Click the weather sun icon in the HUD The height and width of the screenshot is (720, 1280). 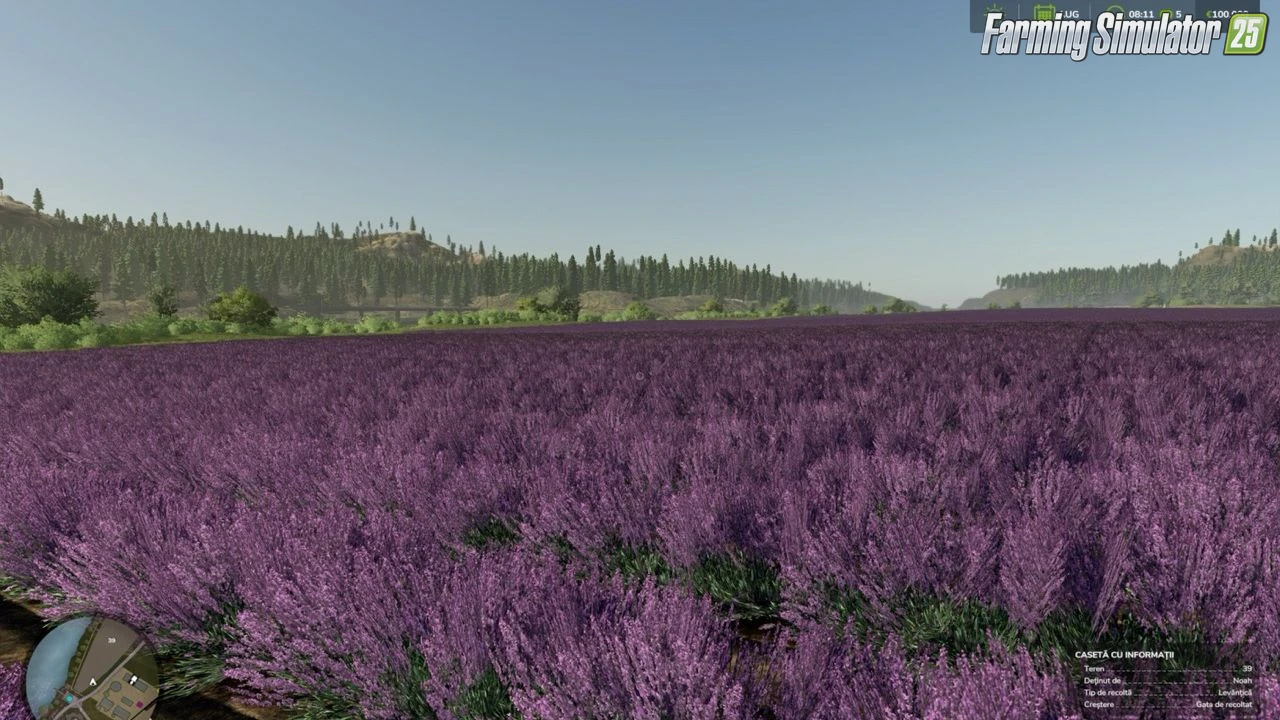coord(994,9)
